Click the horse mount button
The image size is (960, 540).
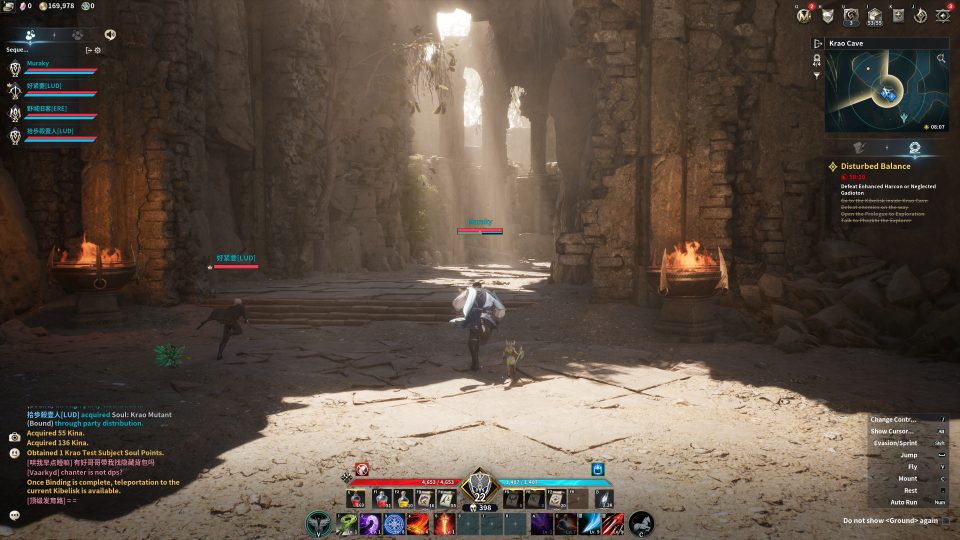(641, 523)
